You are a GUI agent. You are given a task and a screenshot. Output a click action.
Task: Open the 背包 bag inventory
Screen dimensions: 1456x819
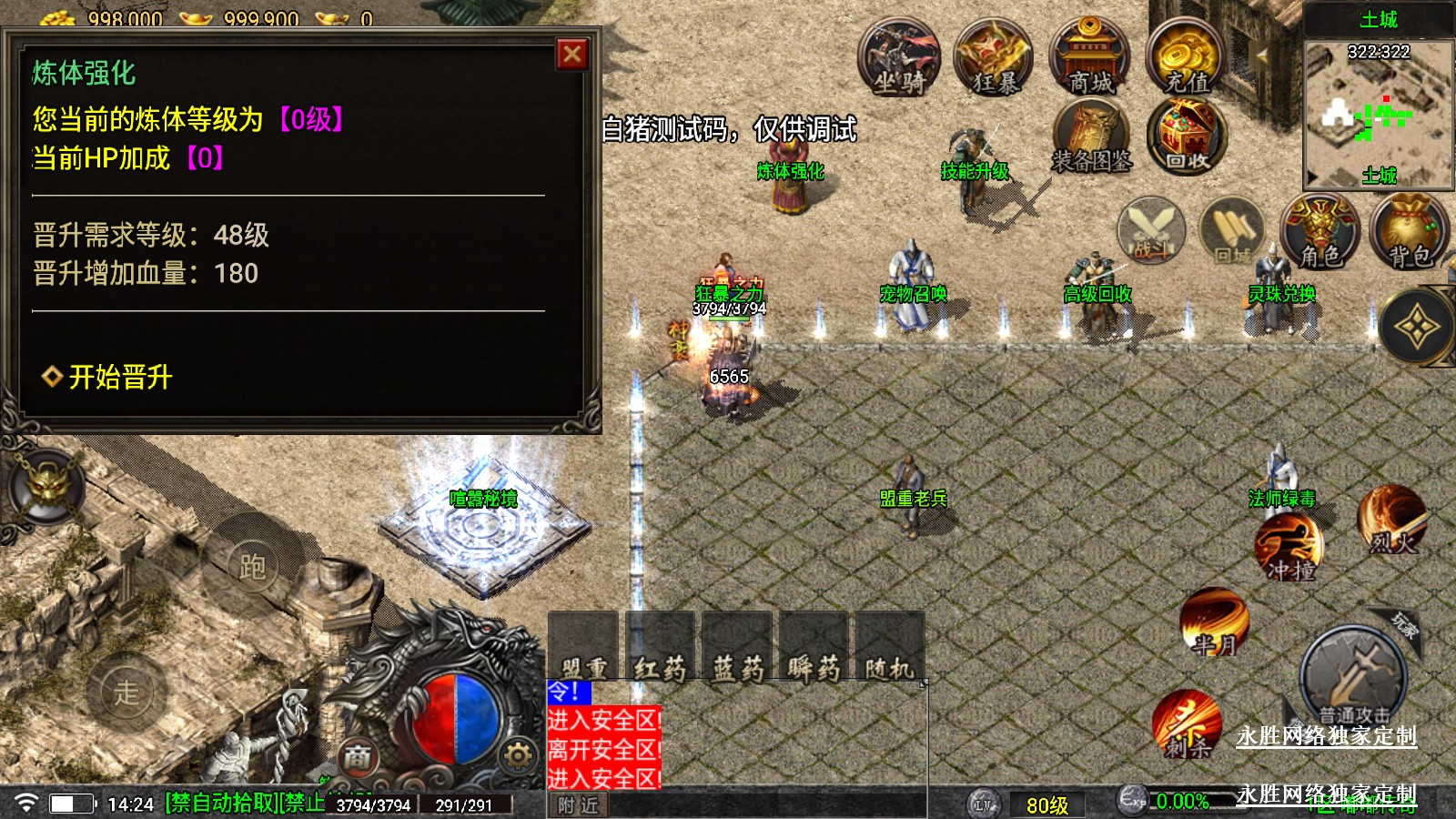[1410, 232]
